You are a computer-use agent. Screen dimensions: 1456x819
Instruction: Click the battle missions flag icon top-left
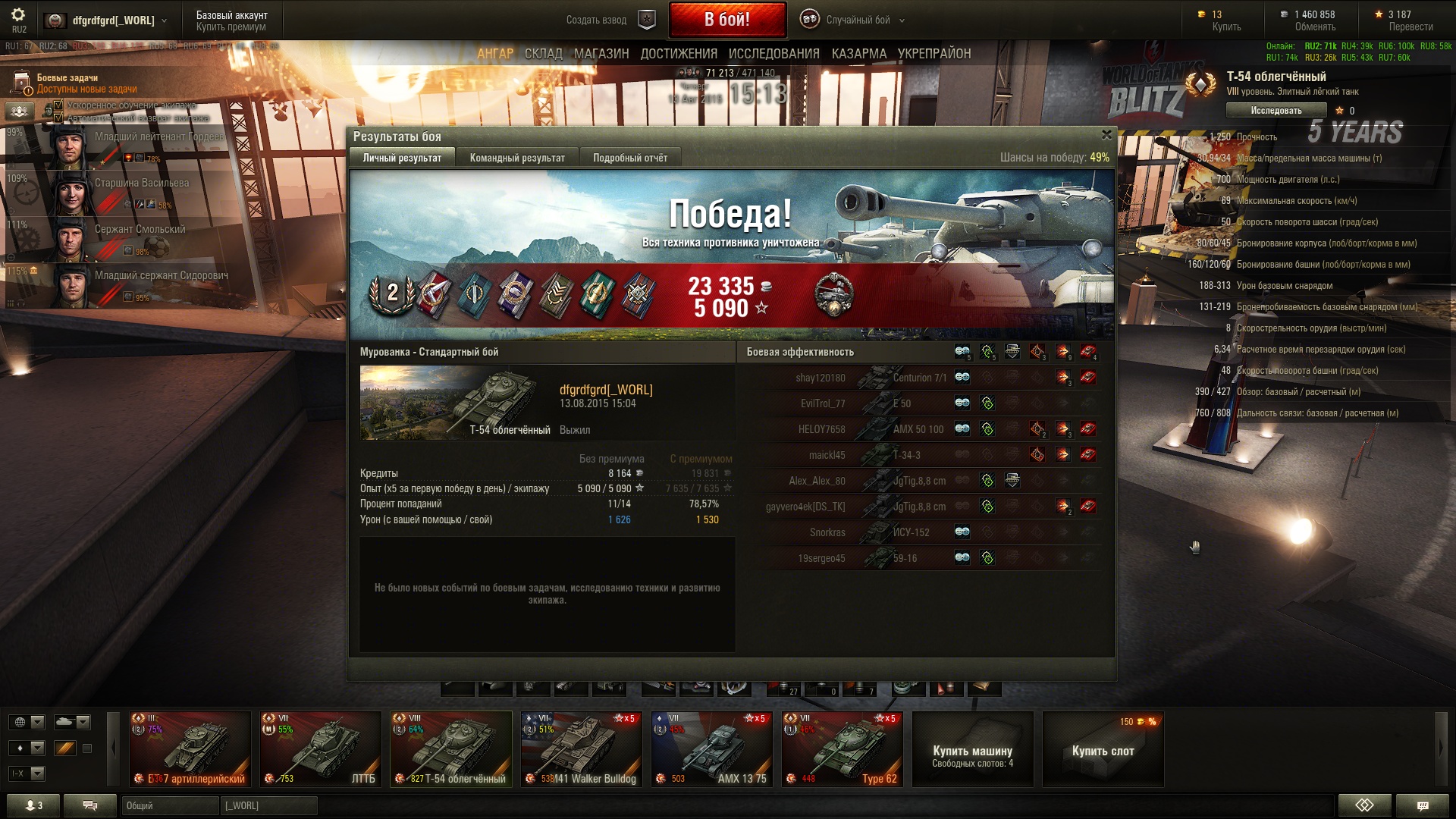pyautogui.click(x=20, y=82)
